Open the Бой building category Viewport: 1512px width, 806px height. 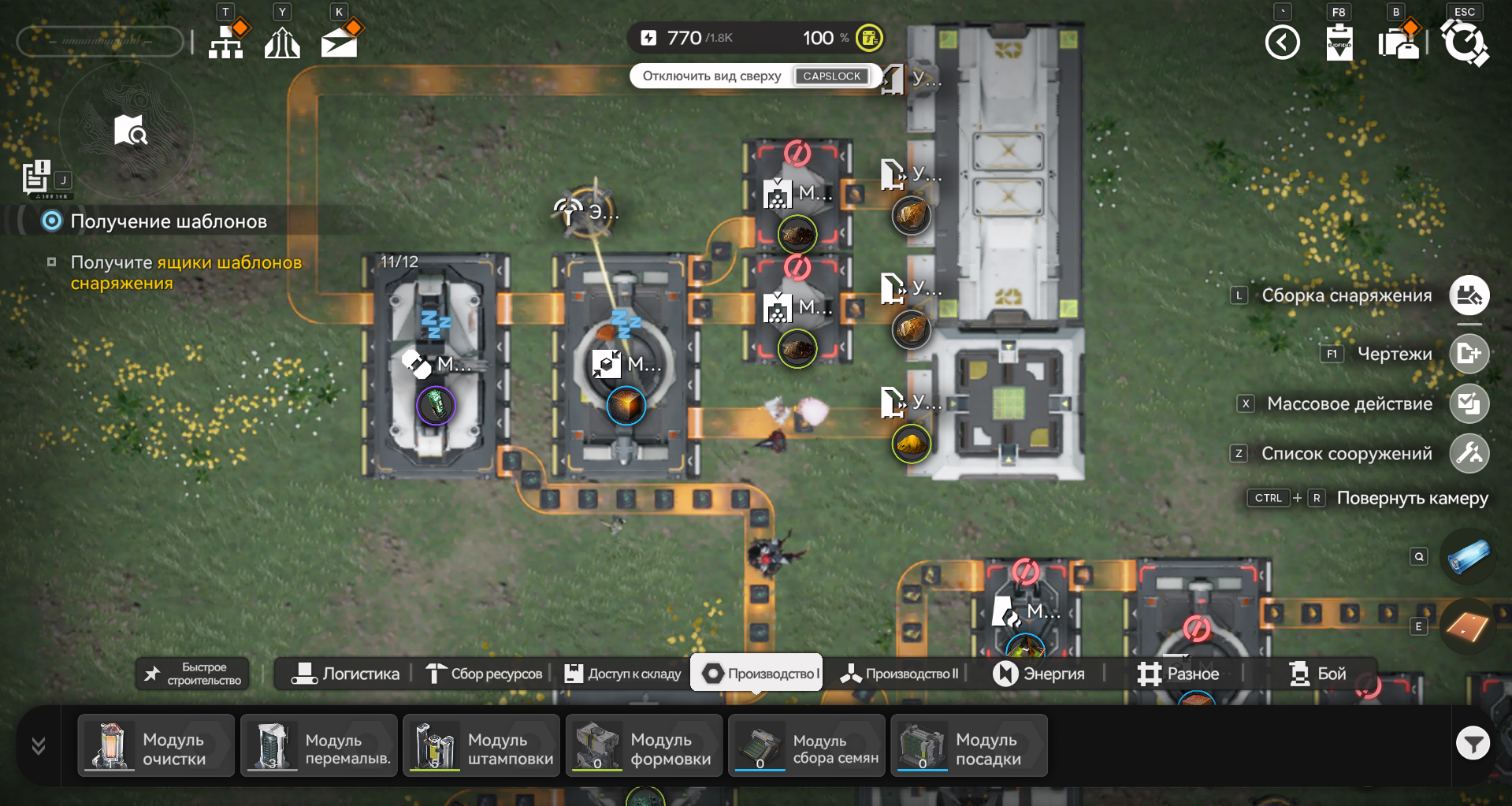(x=1317, y=674)
